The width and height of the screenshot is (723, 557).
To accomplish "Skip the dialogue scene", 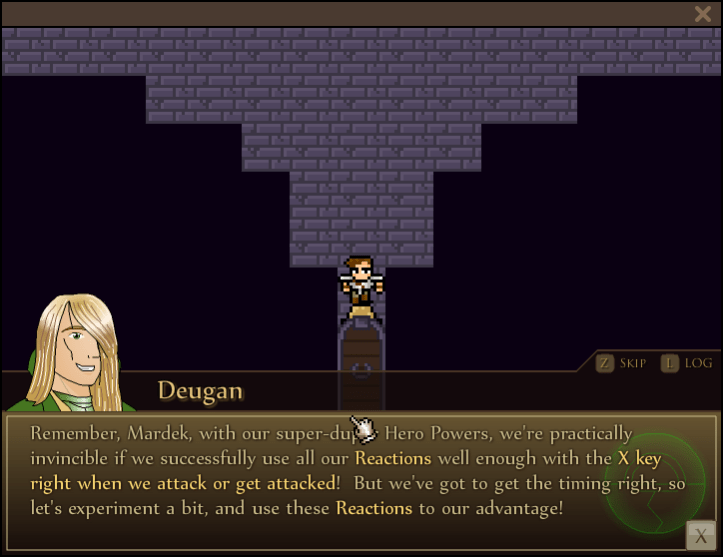I will point(621,363).
